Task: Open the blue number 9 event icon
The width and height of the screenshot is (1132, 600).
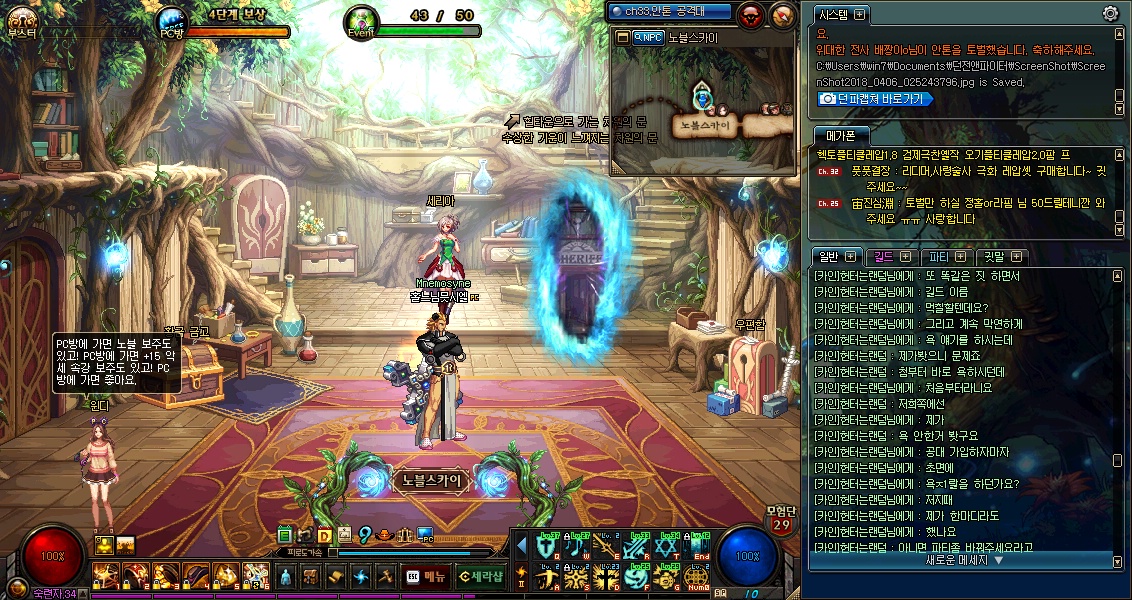Action: point(365,535)
